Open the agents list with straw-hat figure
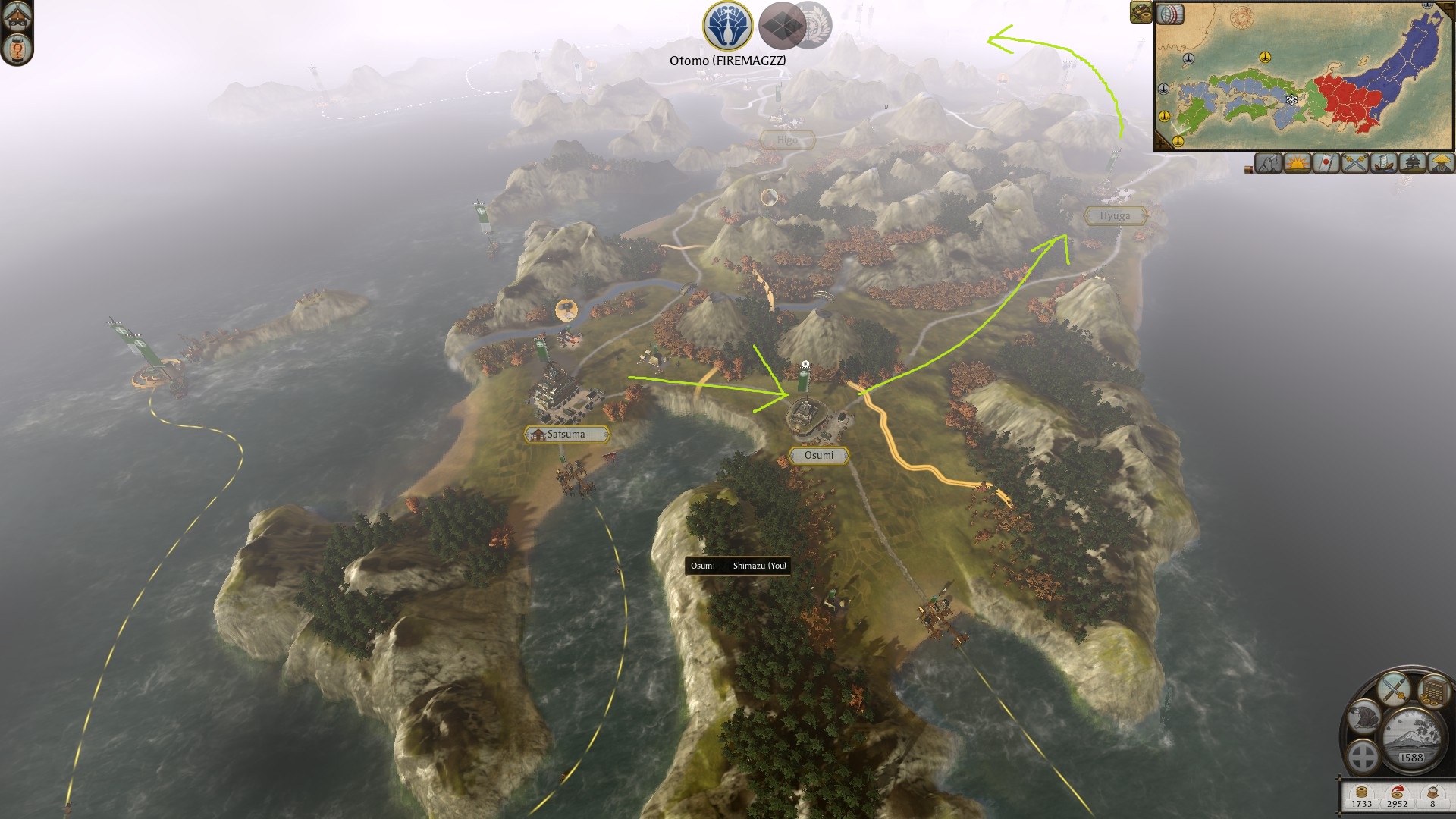 coord(1441,163)
